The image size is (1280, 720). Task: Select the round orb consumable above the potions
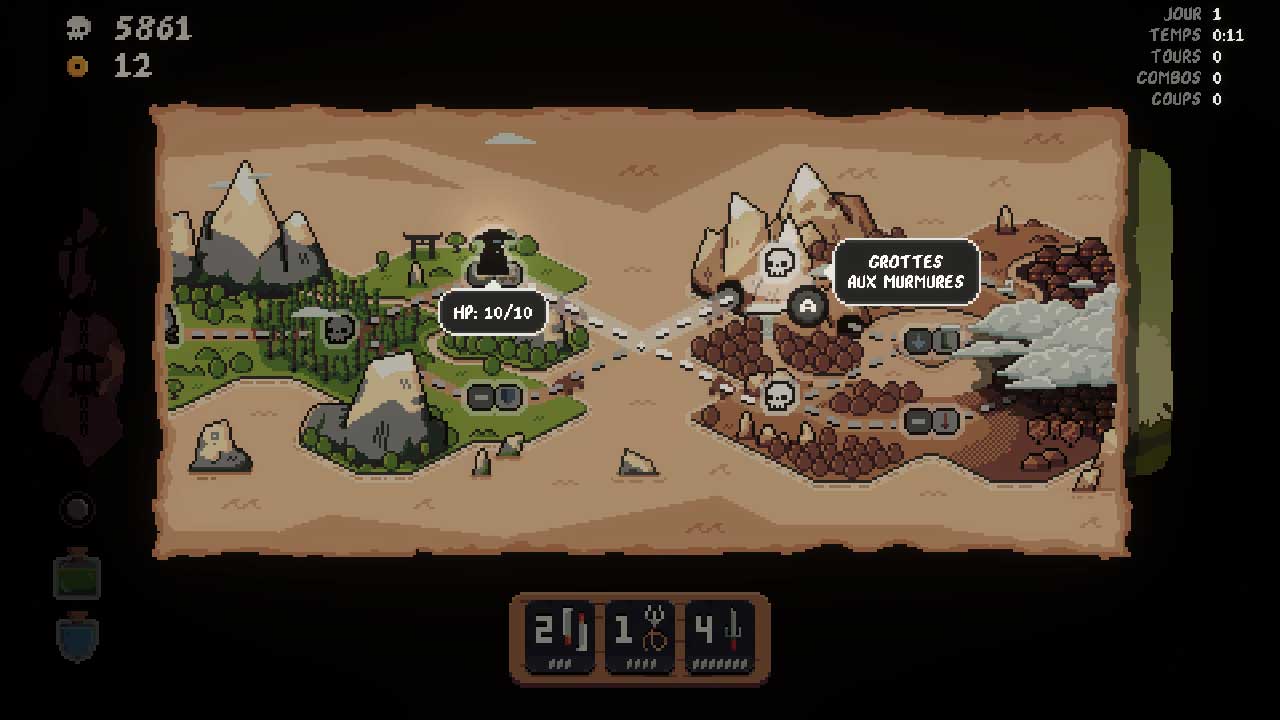(78, 508)
